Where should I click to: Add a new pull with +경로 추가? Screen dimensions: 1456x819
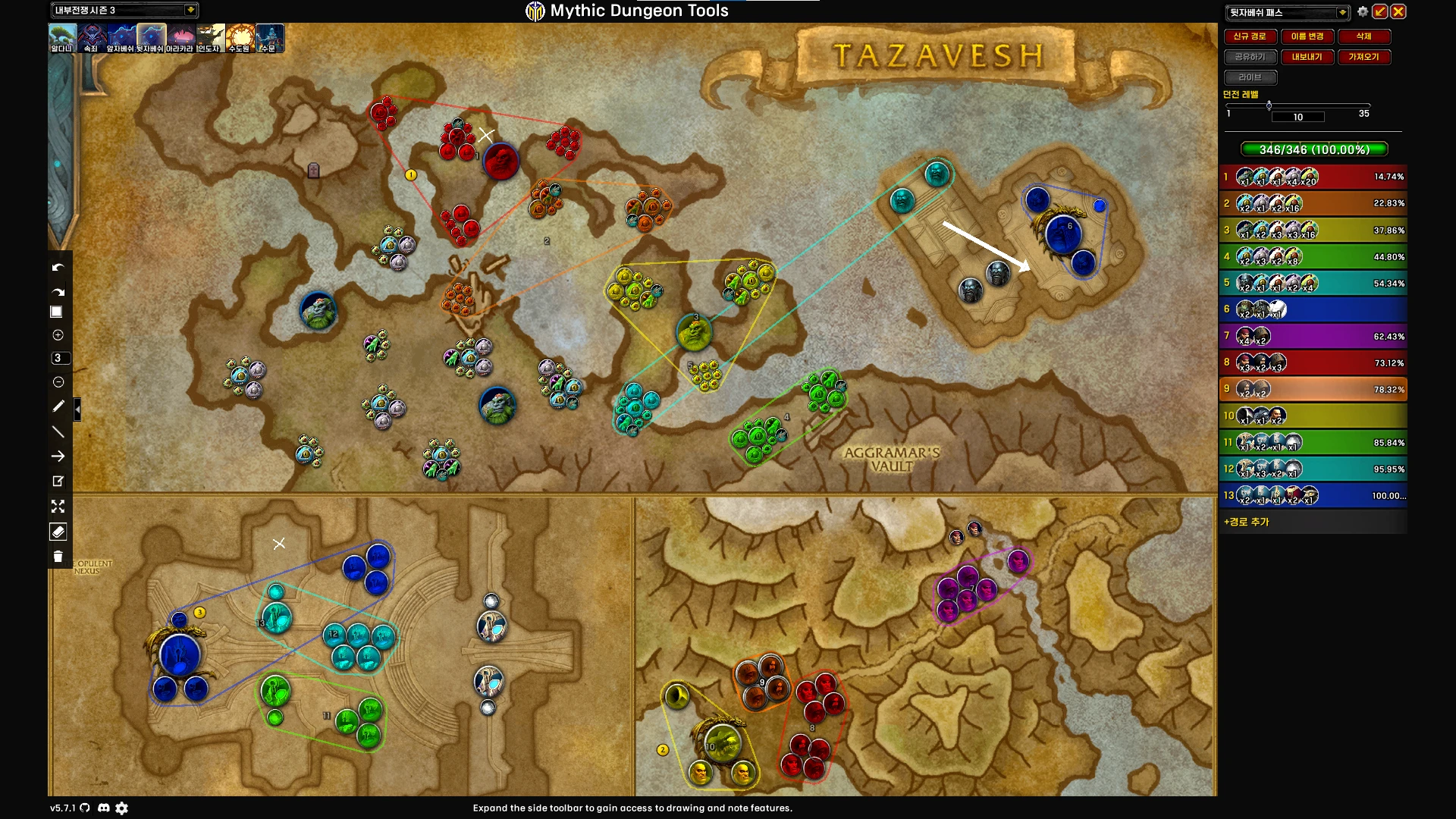1246,522
